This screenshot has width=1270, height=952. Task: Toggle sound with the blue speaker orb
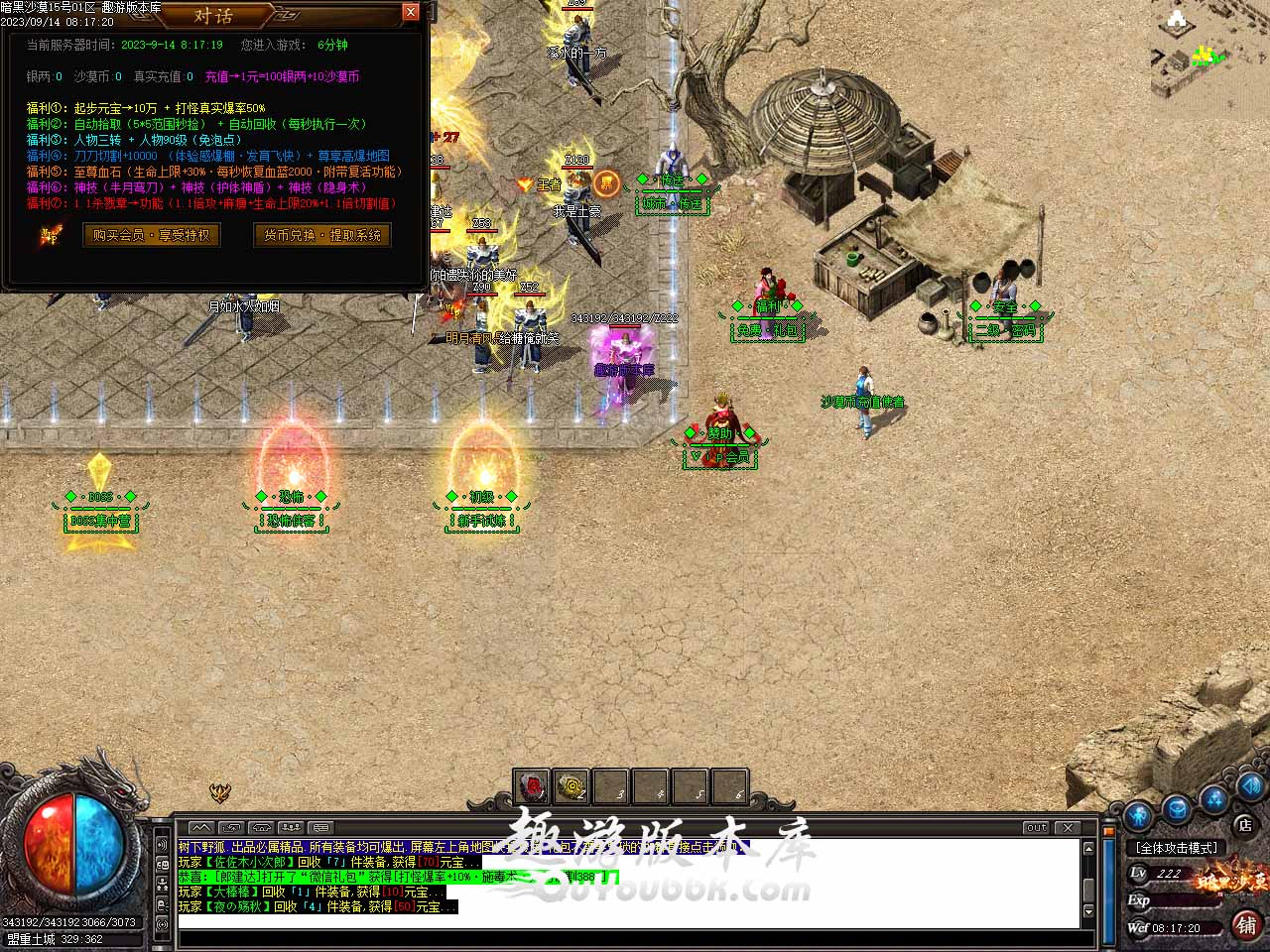[x=1251, y=785]
